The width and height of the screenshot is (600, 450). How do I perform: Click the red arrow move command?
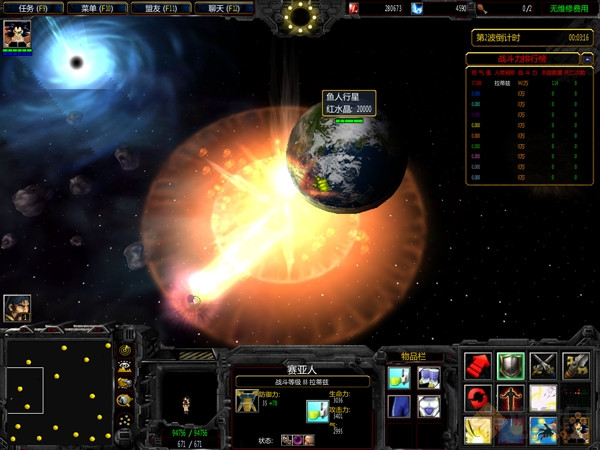pos(478,365)
